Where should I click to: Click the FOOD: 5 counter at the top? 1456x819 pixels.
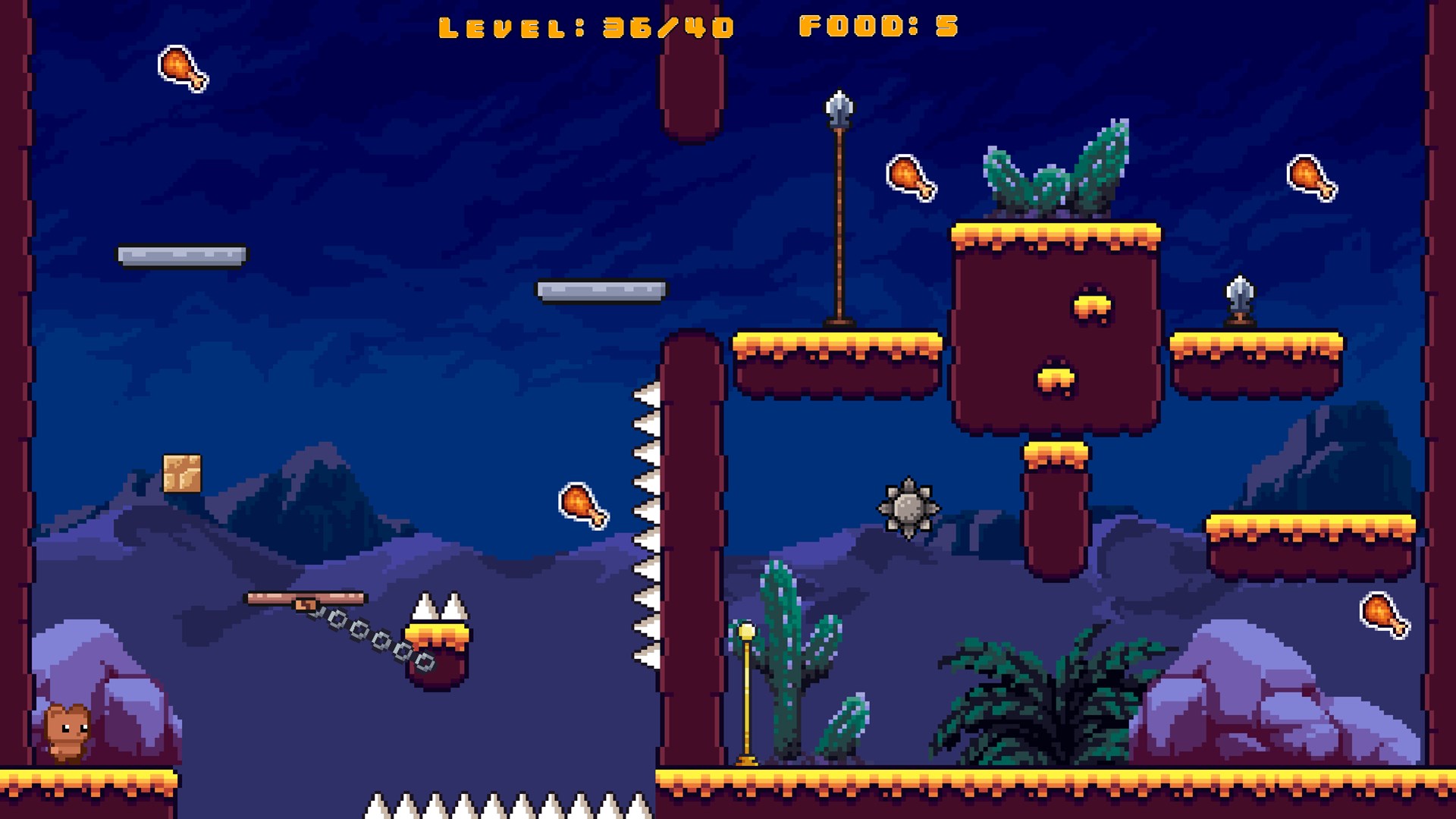click(878, 28)
